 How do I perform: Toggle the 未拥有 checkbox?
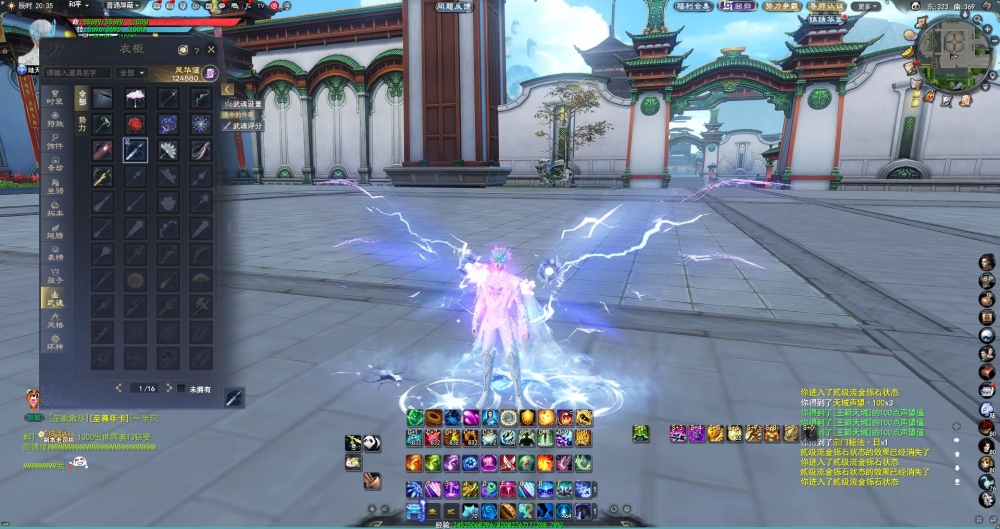click(181, 388)
